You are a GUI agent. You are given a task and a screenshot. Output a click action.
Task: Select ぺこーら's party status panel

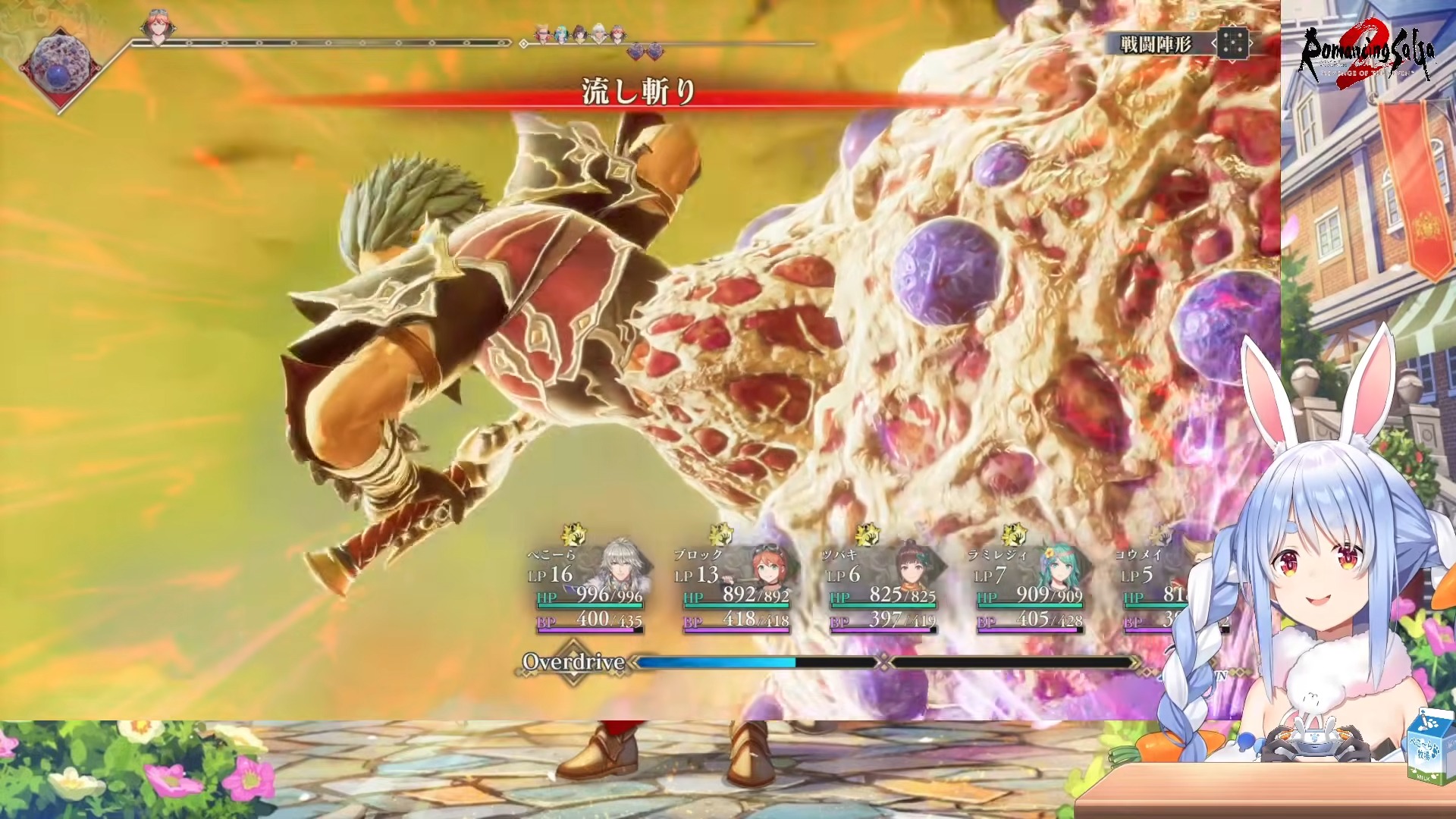pos(588,588)
